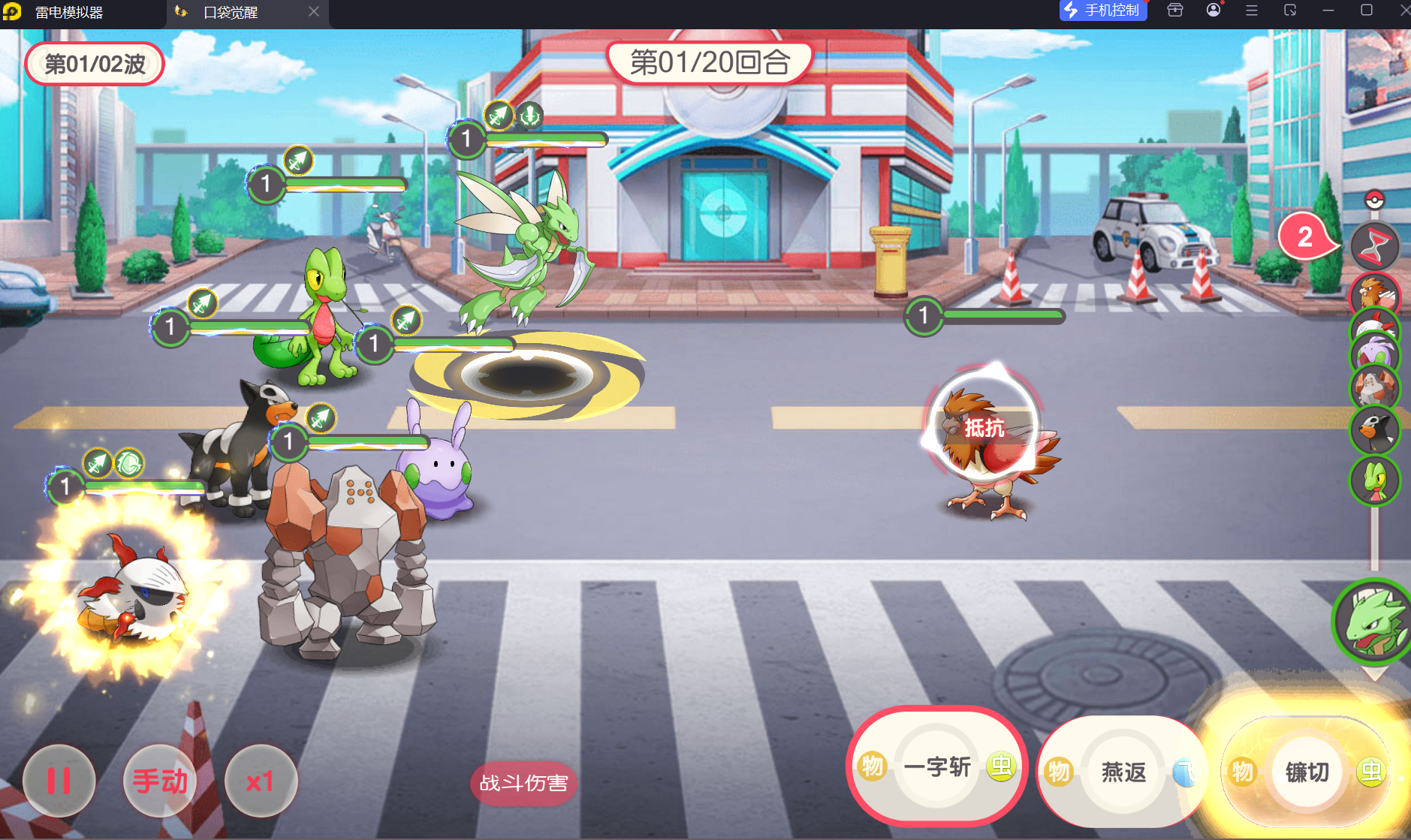The image size is (1411, 840).
Task: Change battle speed with the x1 button
Action: [x=260, y=781]
